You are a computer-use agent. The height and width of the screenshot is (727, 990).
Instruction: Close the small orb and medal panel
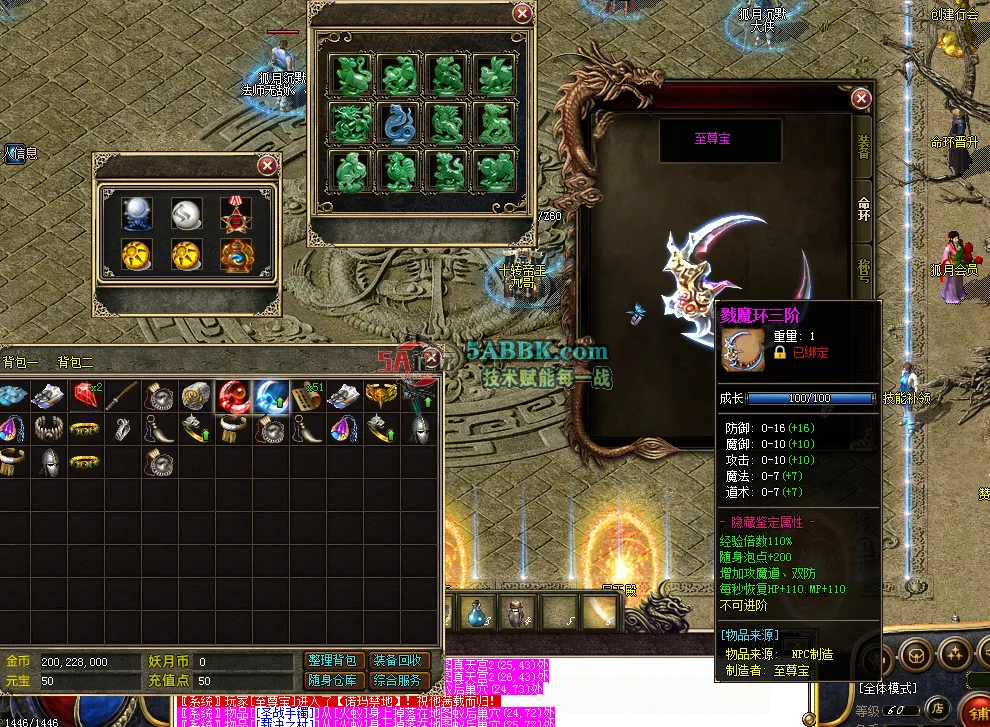pyautogui.click(x=267, y=166)
